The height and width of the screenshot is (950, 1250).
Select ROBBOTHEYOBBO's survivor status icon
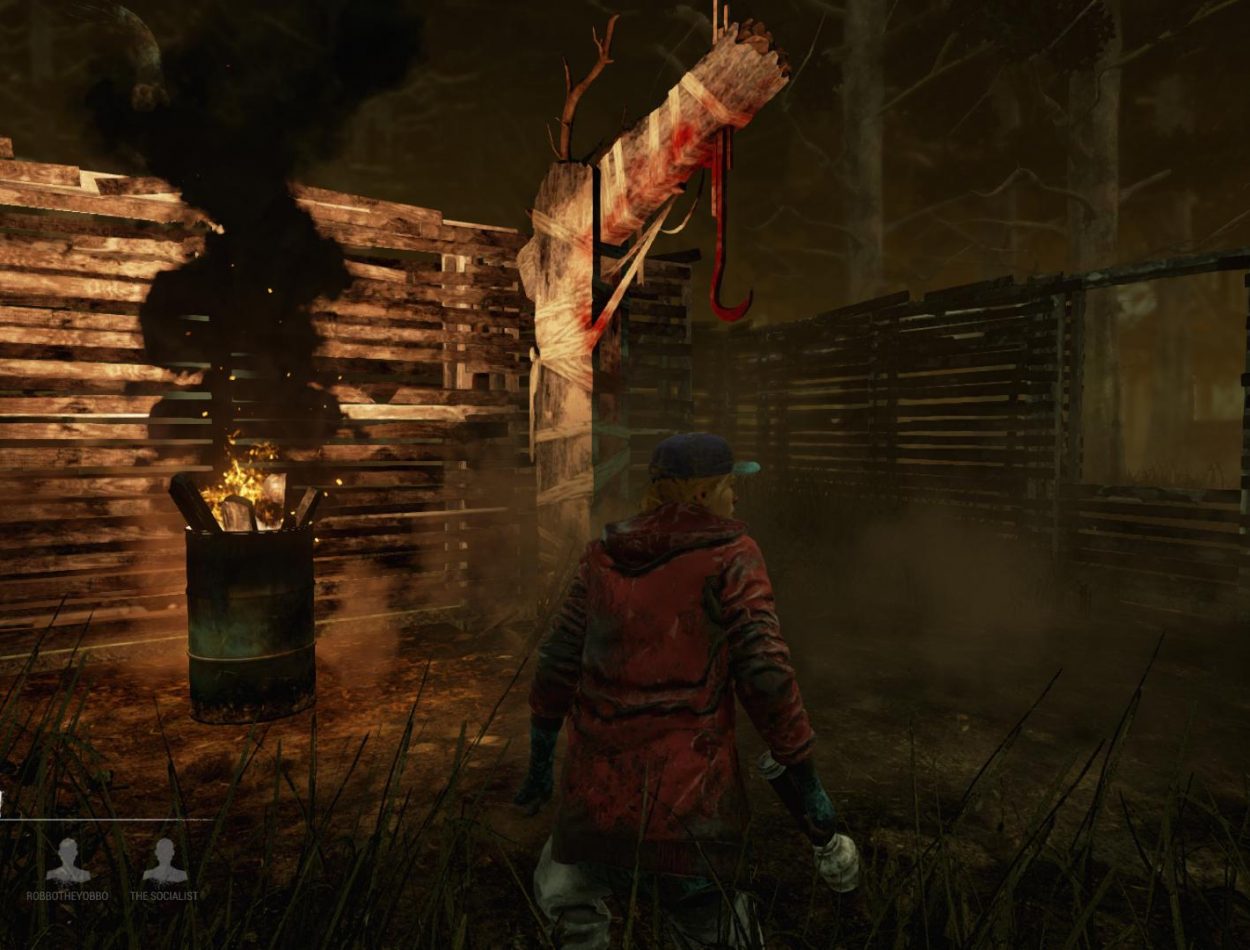[68, 861]
